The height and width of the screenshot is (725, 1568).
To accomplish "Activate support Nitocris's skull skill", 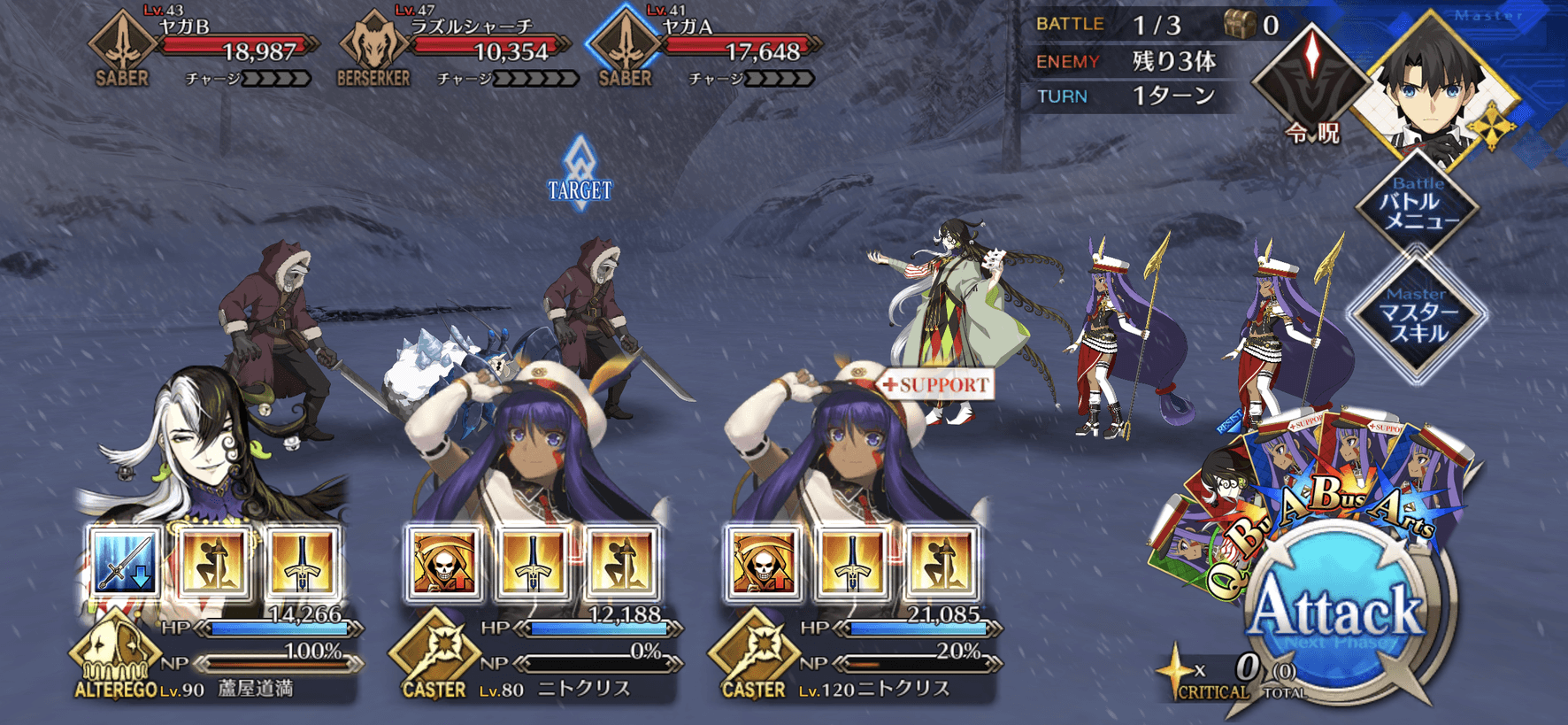I will pyautogui.click(x=763, y=563).
